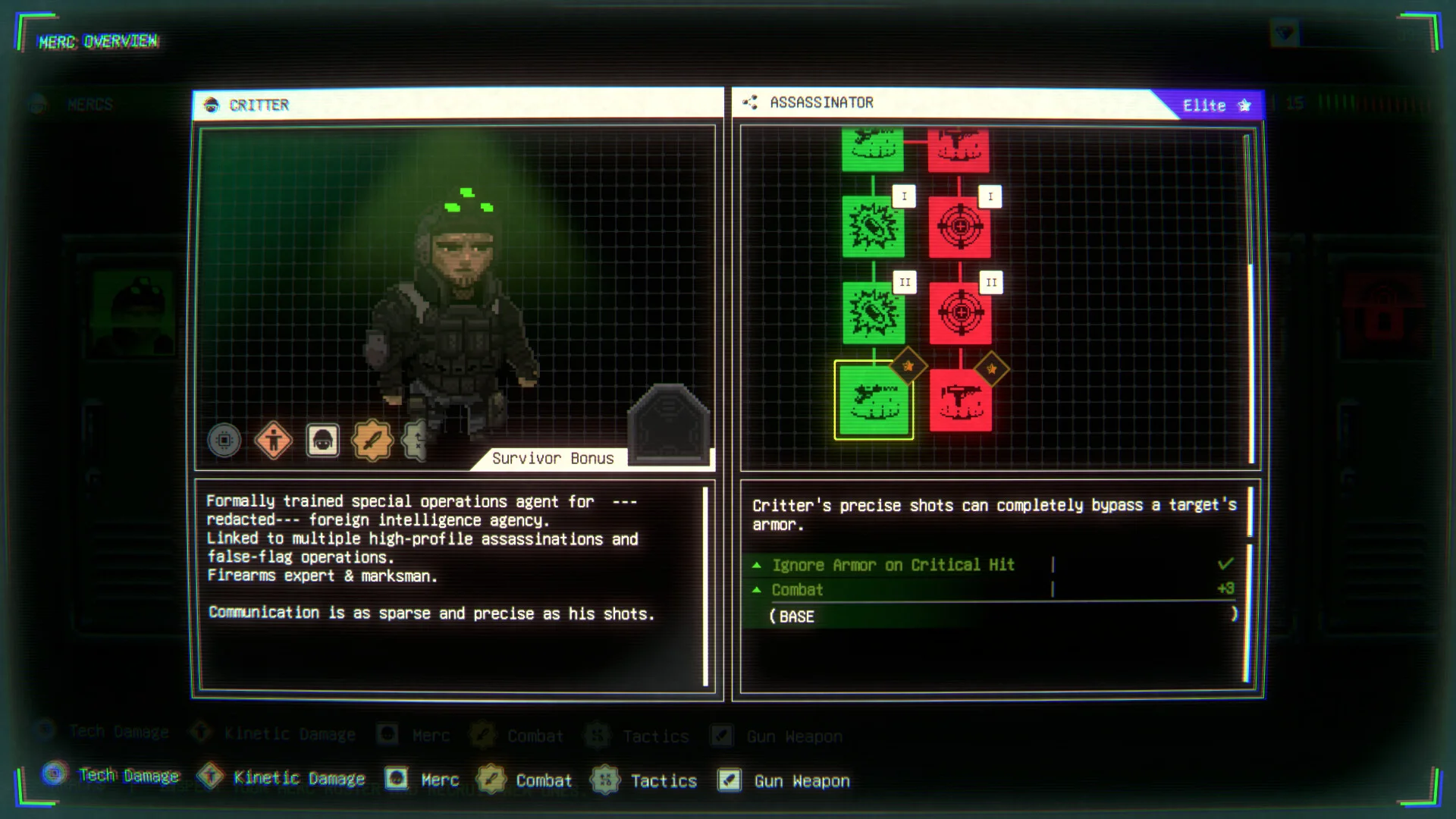
Task: Pick the red tier II crosshair skill node
Action: (x=960, y=312)
